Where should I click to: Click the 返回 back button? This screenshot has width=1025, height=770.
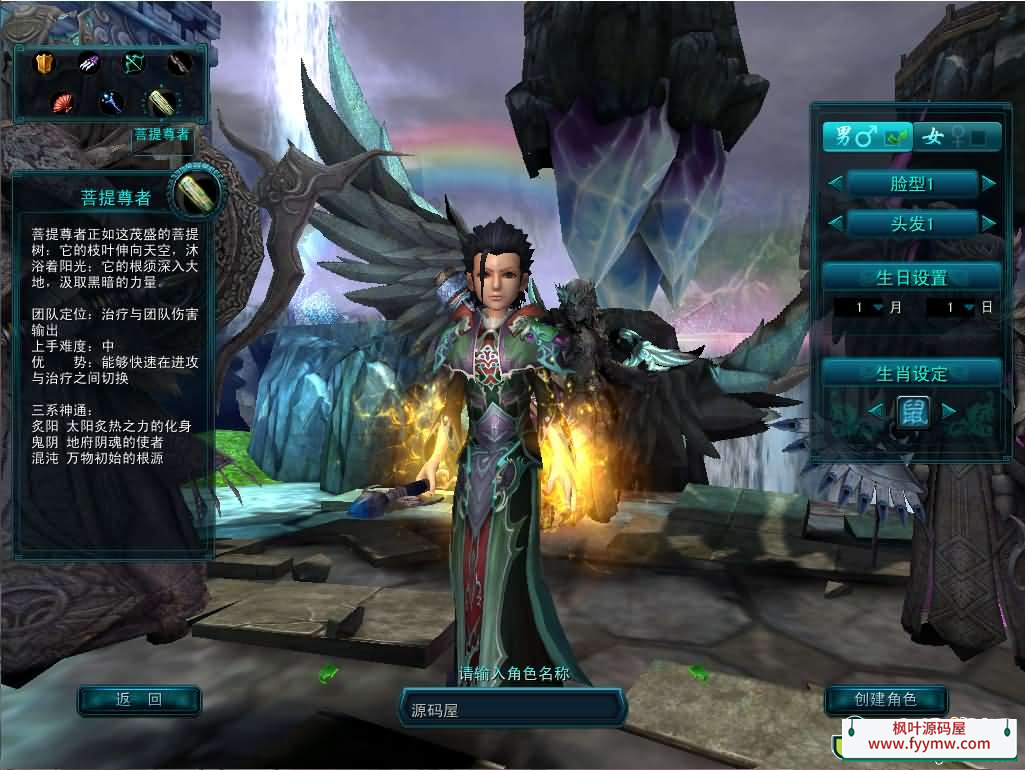139,700
